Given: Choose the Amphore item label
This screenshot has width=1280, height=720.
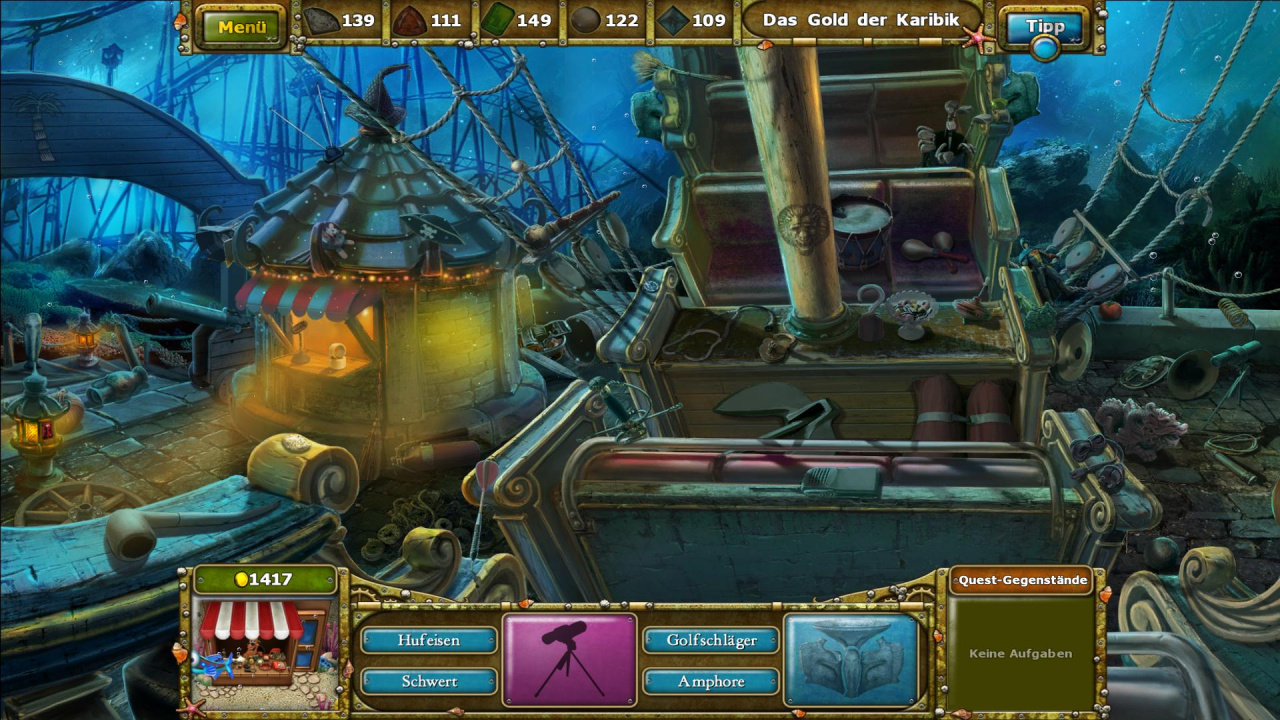Looking at the screenshot, I should 711,681.
